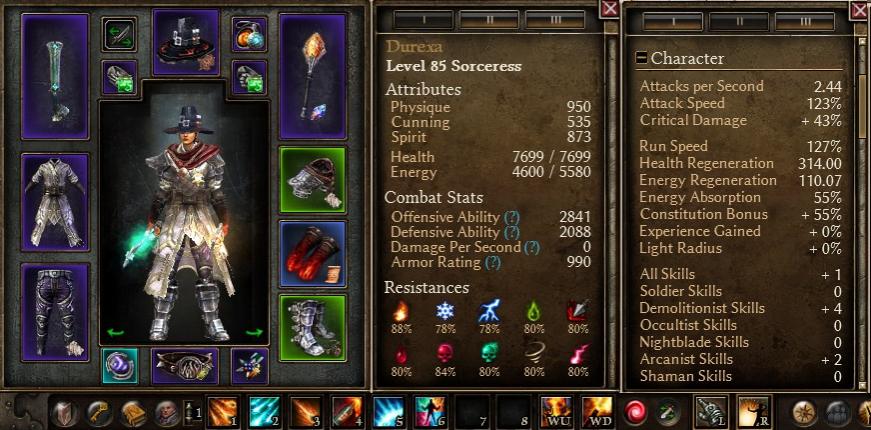Toggle the weapon swap arrows icon
871x430 pixels.
click(120, 34)
